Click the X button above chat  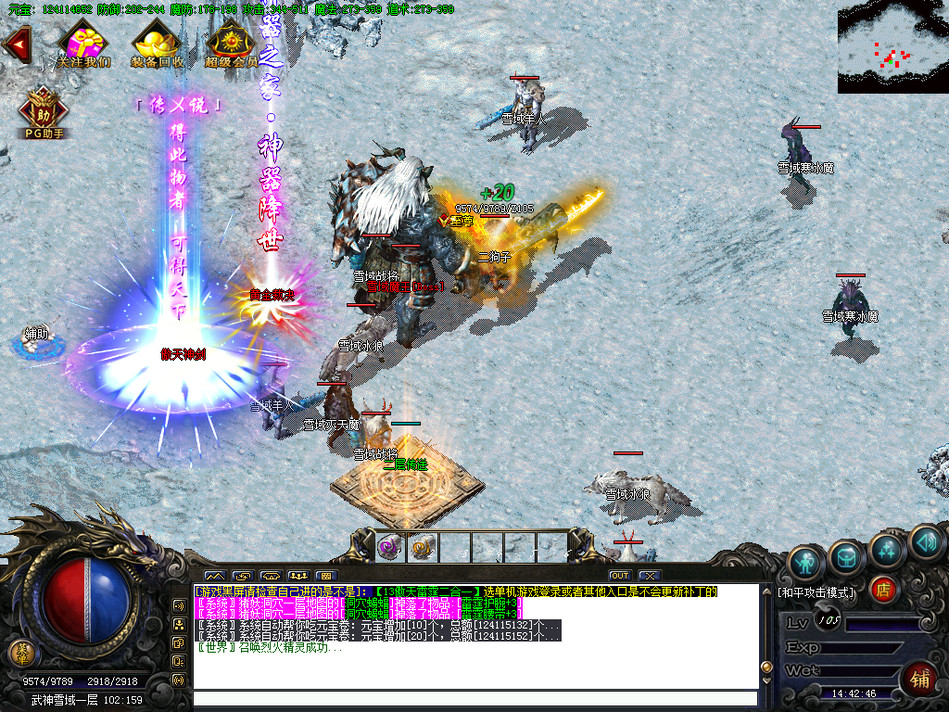tap(649, 575)
